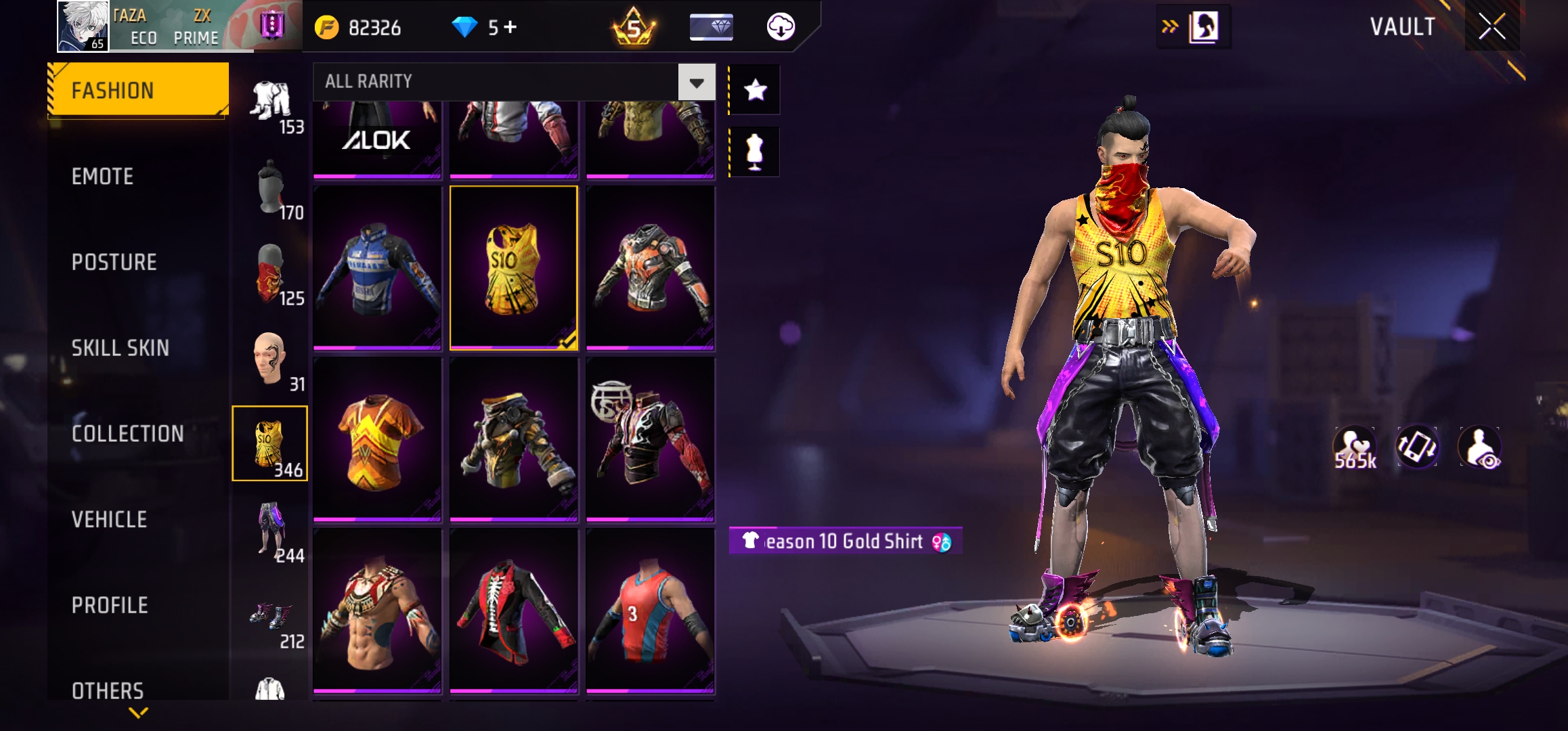Screen dimensions: 1568x731
Task: Open the Vehicle category
Action: [109, 520]
